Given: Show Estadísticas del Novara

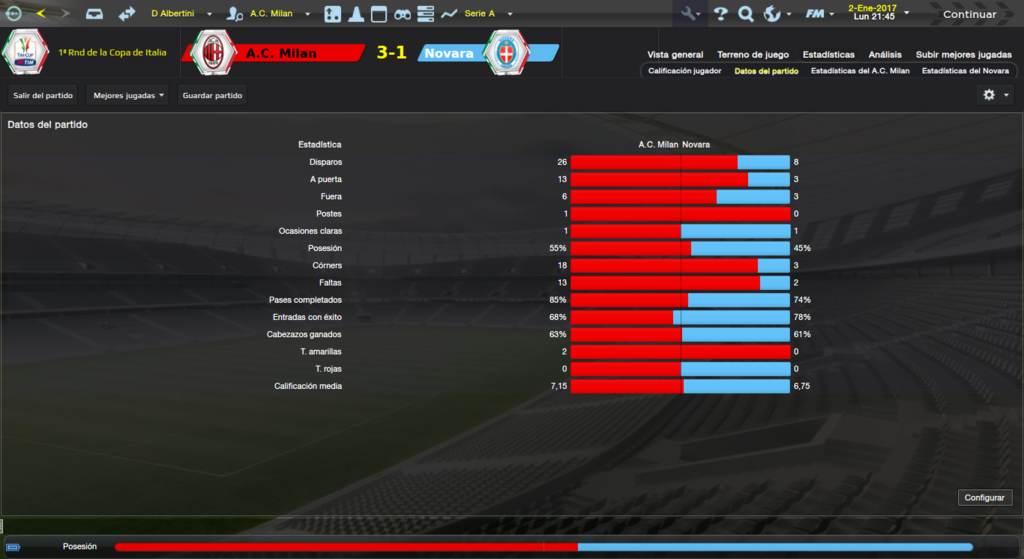Looking at the screenshot, I should pos(965,72).
